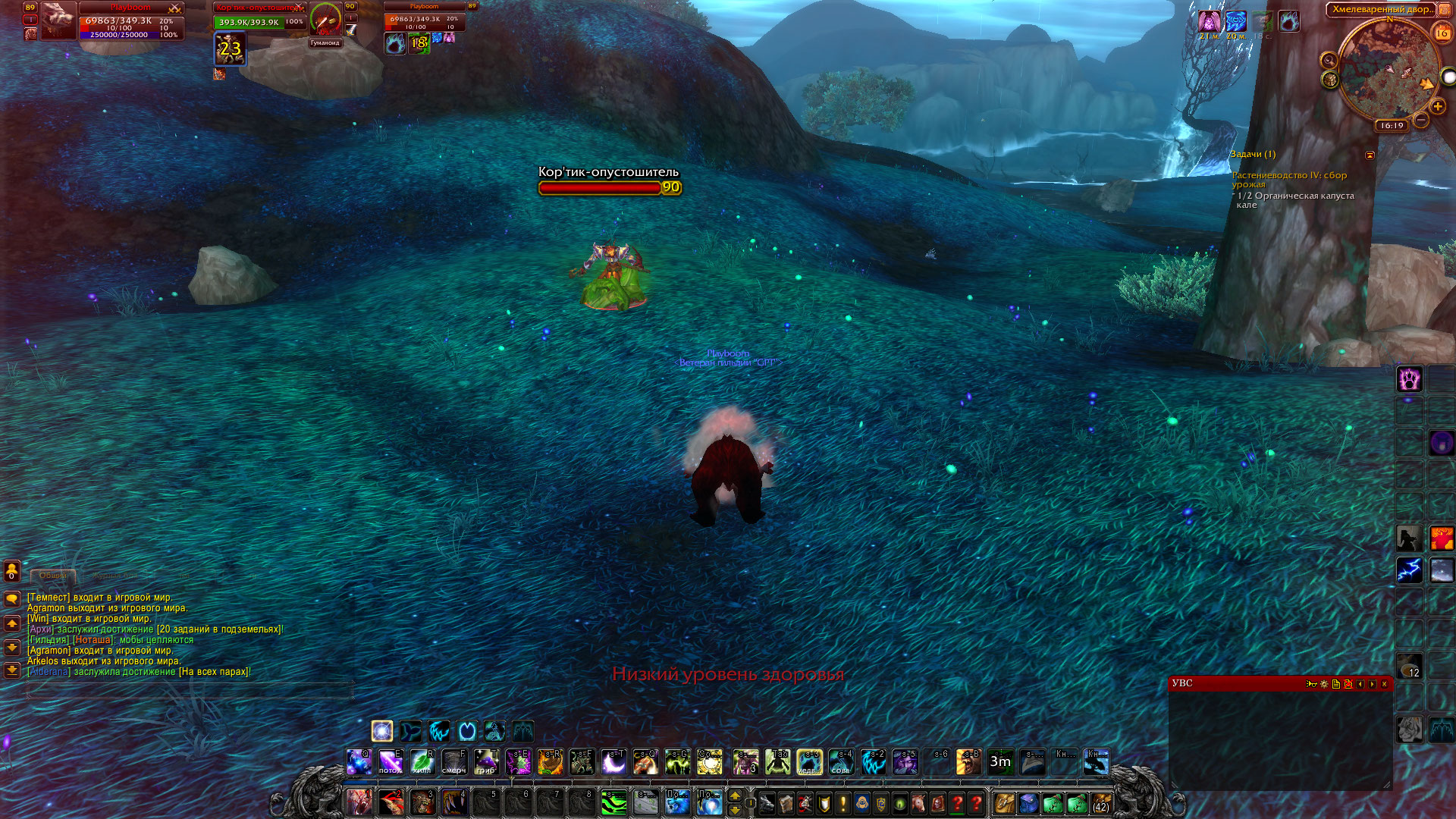Click the Playboom player portrait frame
The height and width of the screenshot is (819, 1456).
[x=58, y=21]
